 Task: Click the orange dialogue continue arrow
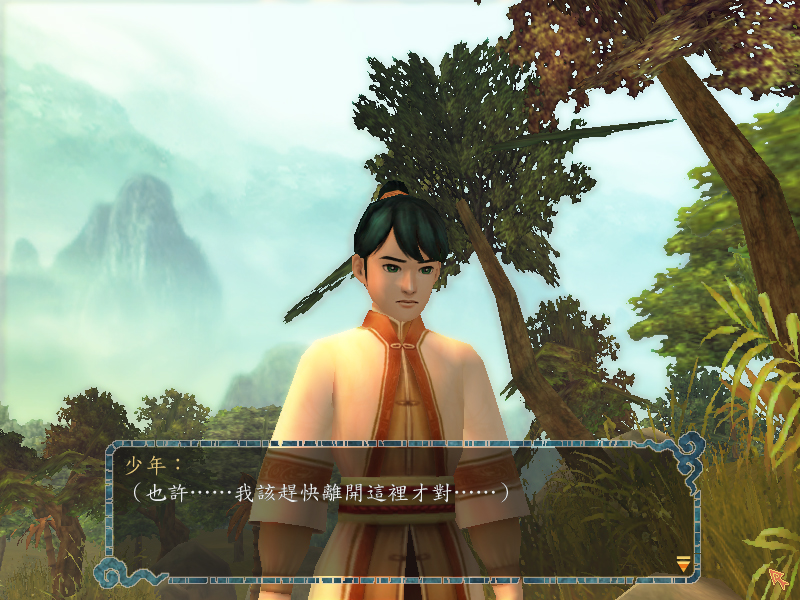683,564
